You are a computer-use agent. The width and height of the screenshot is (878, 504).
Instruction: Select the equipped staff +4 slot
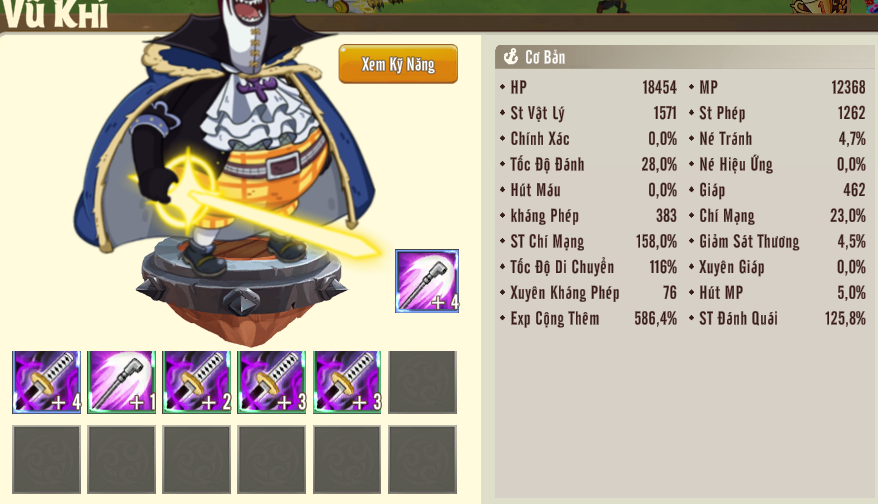[x=427, y=281]
